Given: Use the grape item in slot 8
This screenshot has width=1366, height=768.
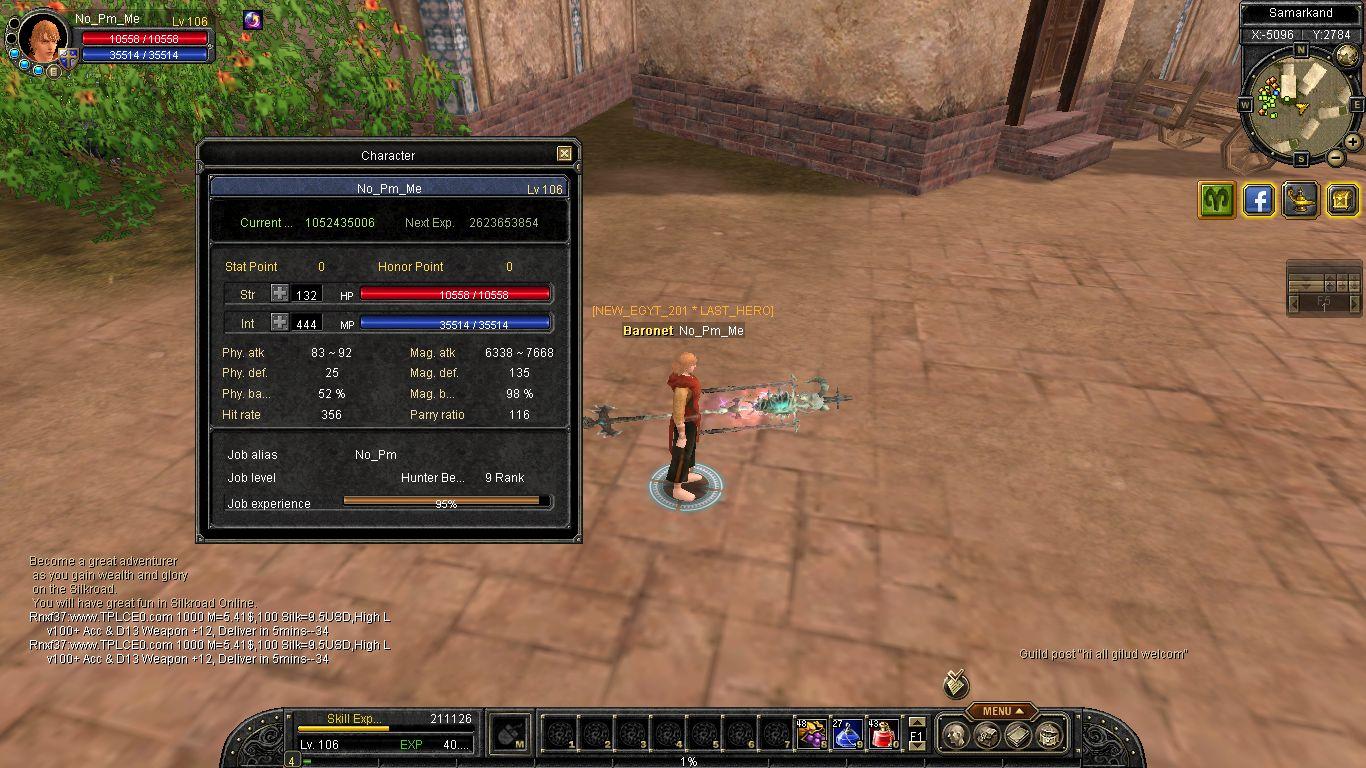Looking at the screenshot, I should tap(811, 734).
